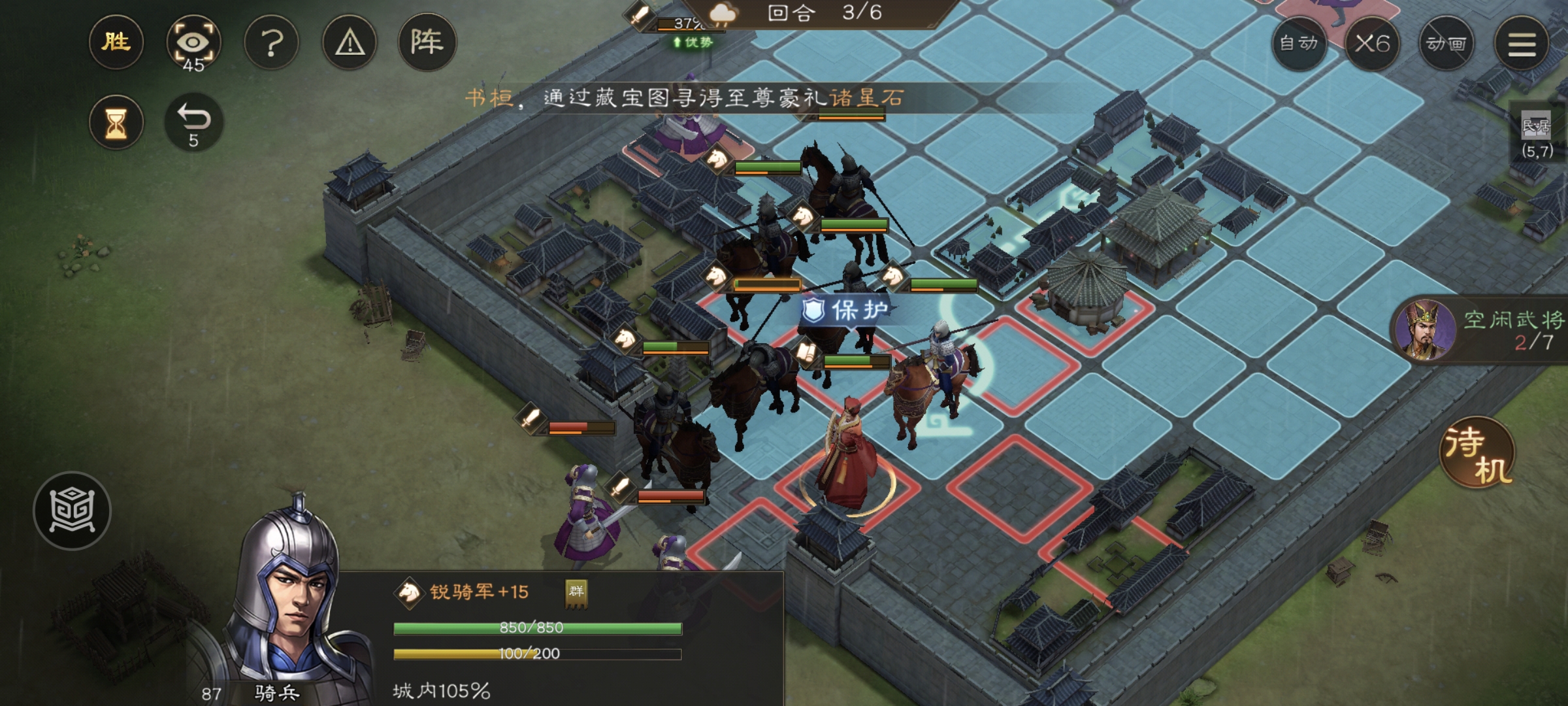Select the 锐骑军 troop type horse icon
Viewport: 1568px width, 706px height.
pos(410,592)
